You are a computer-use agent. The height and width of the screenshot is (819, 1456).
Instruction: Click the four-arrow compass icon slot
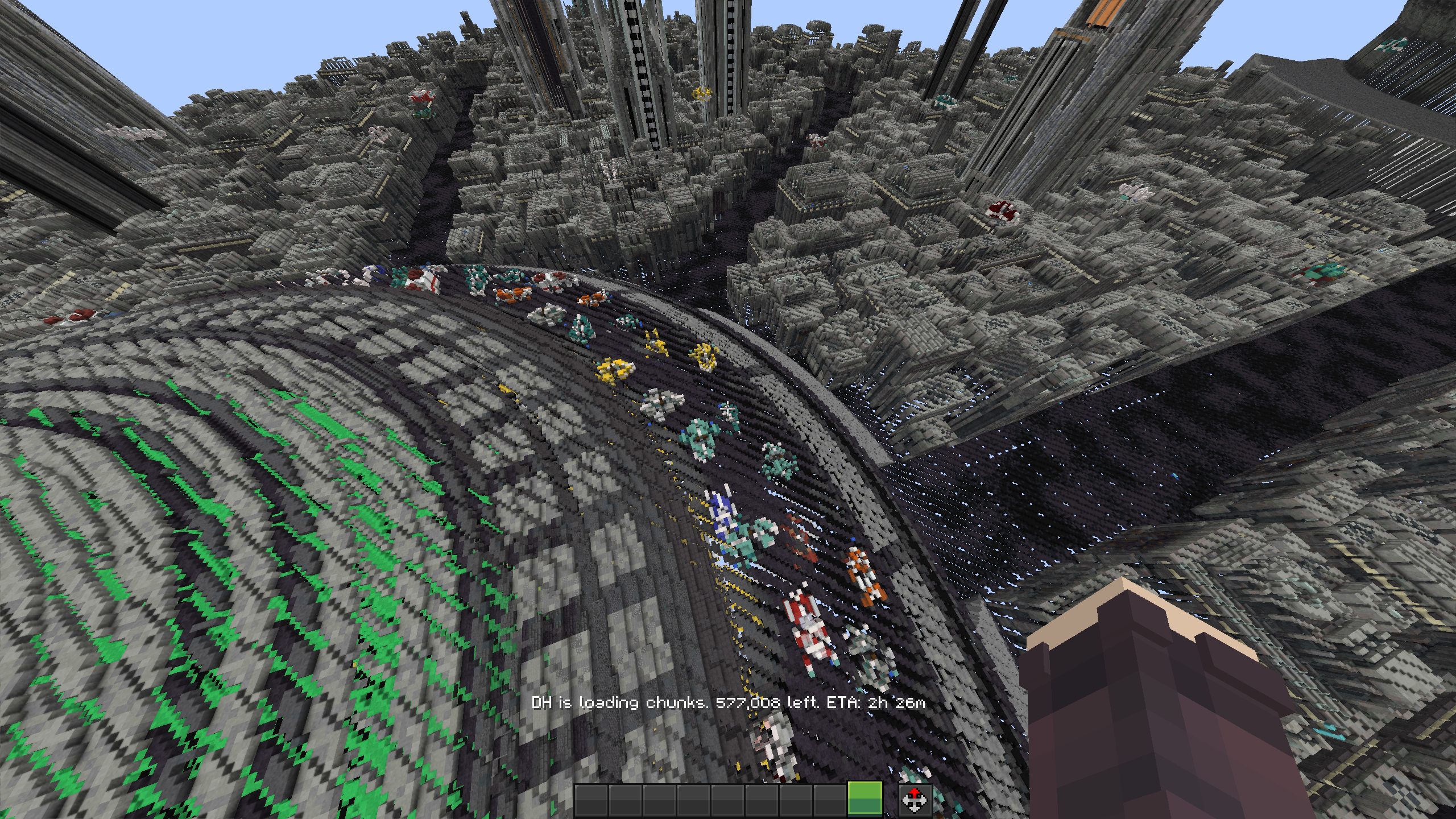coord(915,800)
